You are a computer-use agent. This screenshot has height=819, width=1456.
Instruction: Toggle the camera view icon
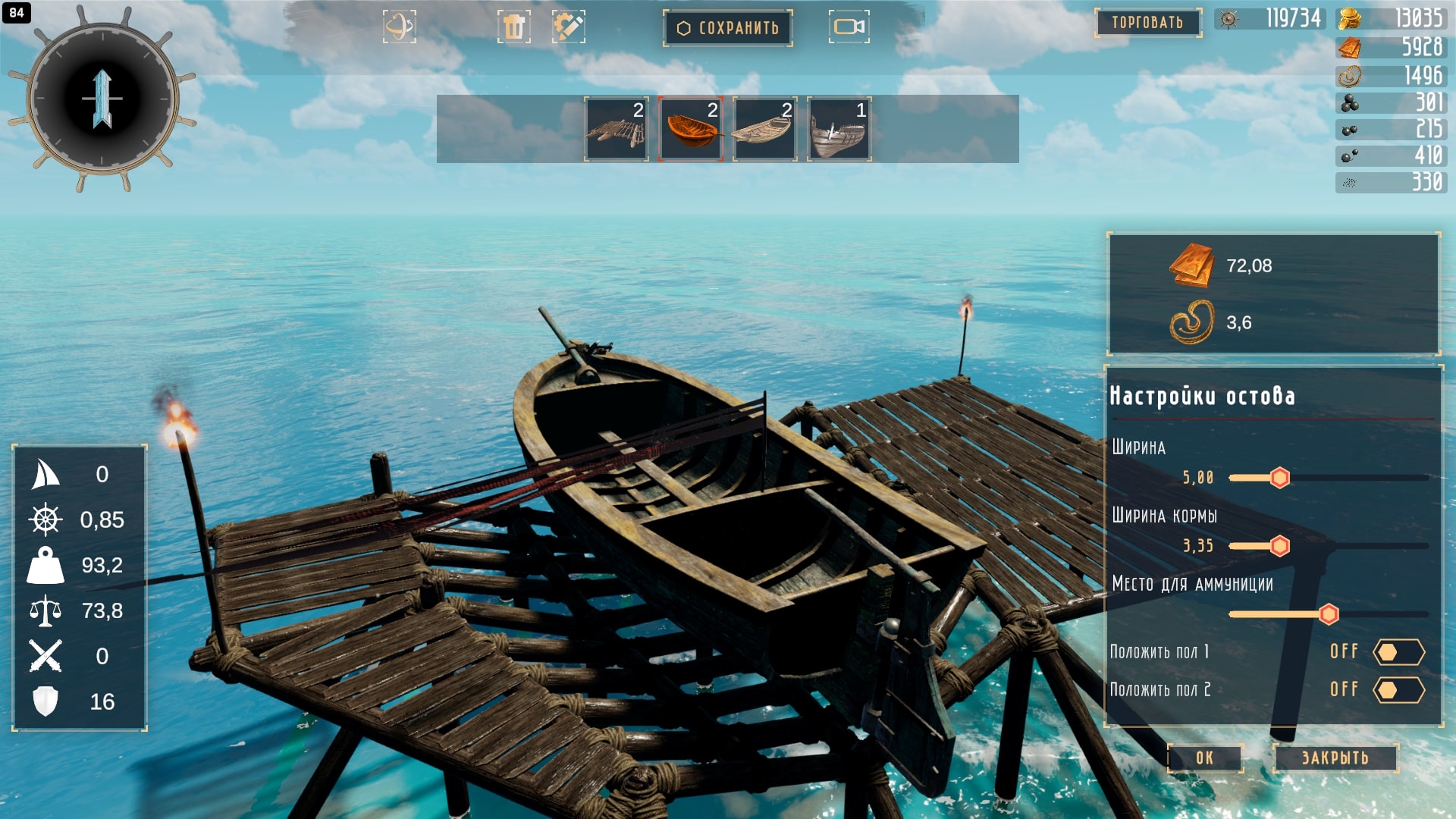pyautogui.click(x=849, y=27)
